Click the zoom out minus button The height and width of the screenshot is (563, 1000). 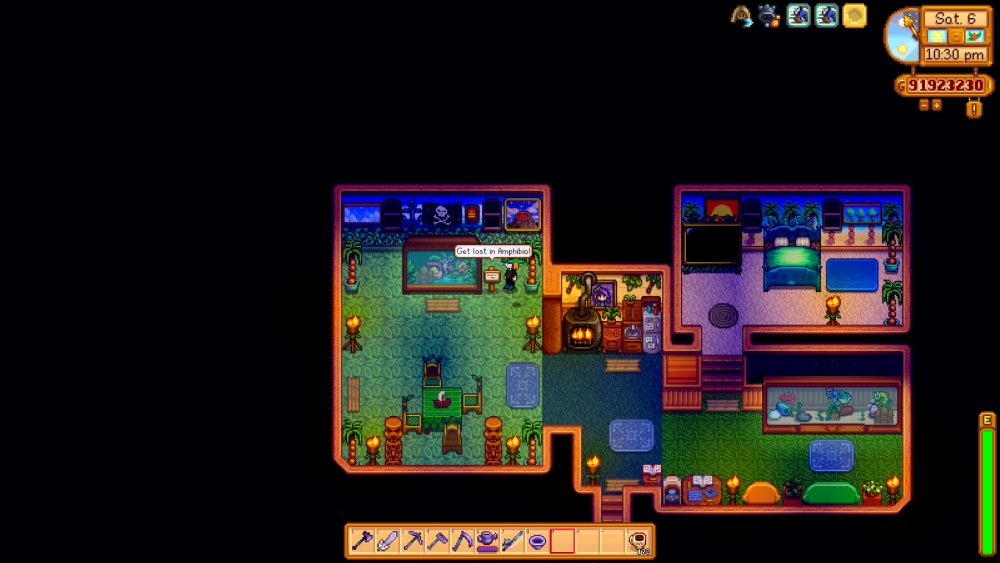[923, 104]
